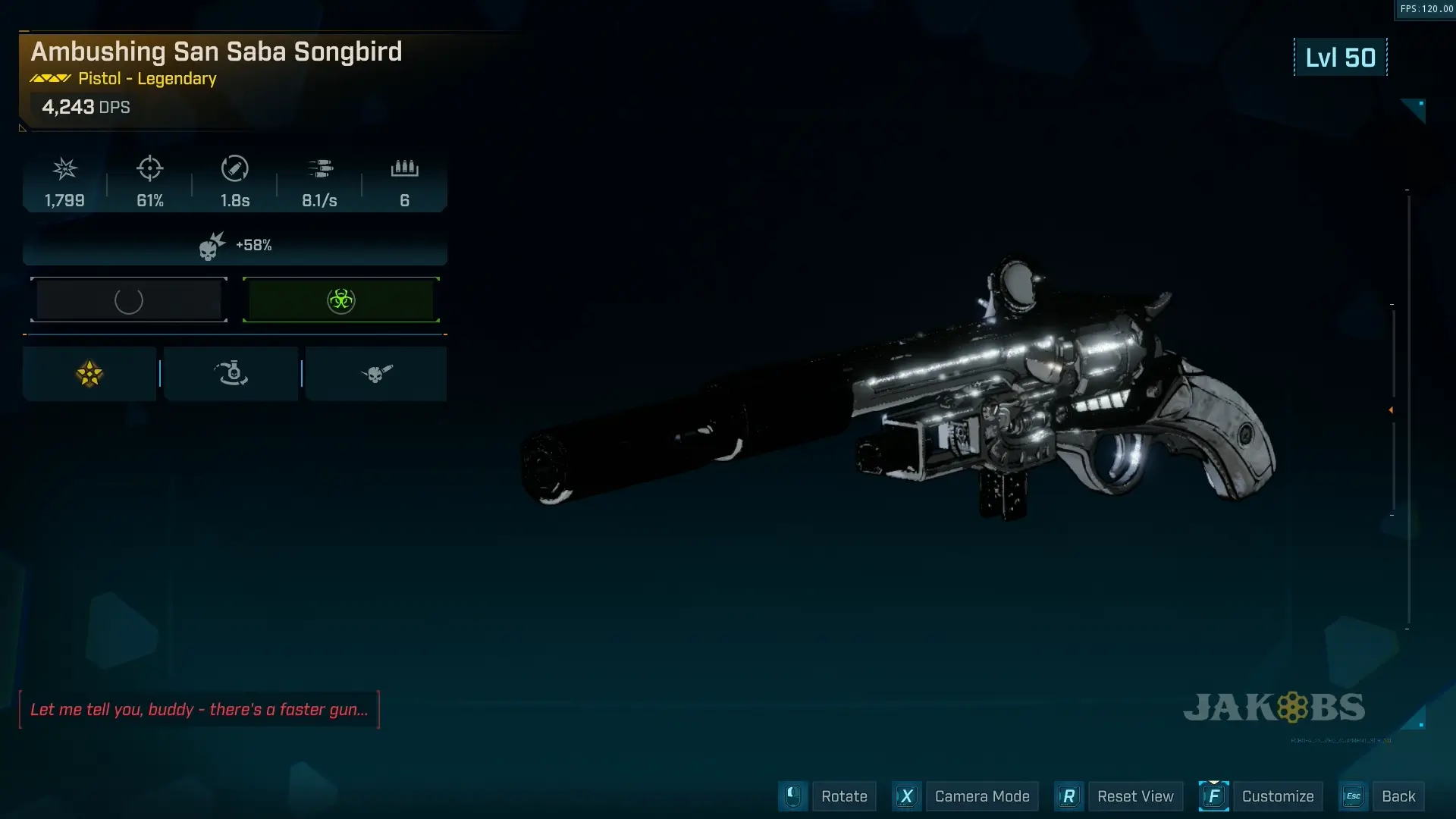Select the corrosive element slot

point(341,300)
